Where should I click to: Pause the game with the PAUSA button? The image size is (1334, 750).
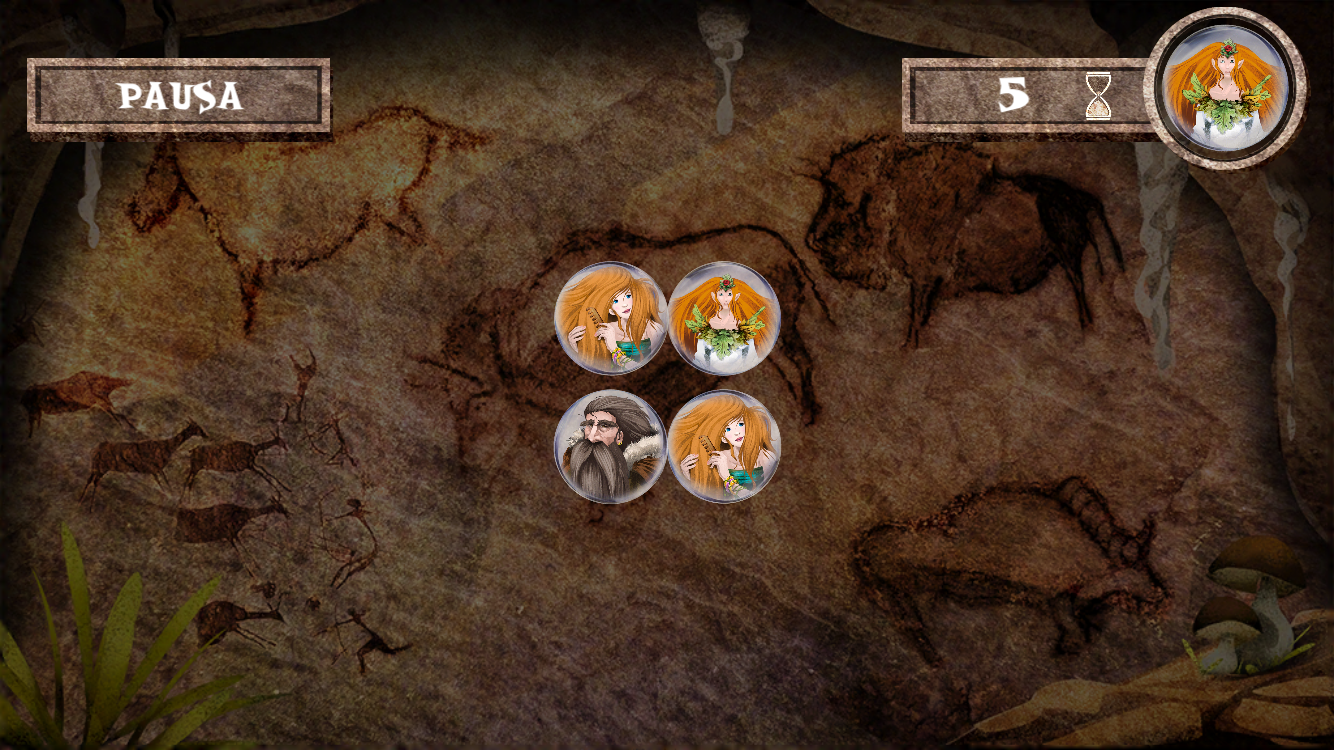coord(179,96)
